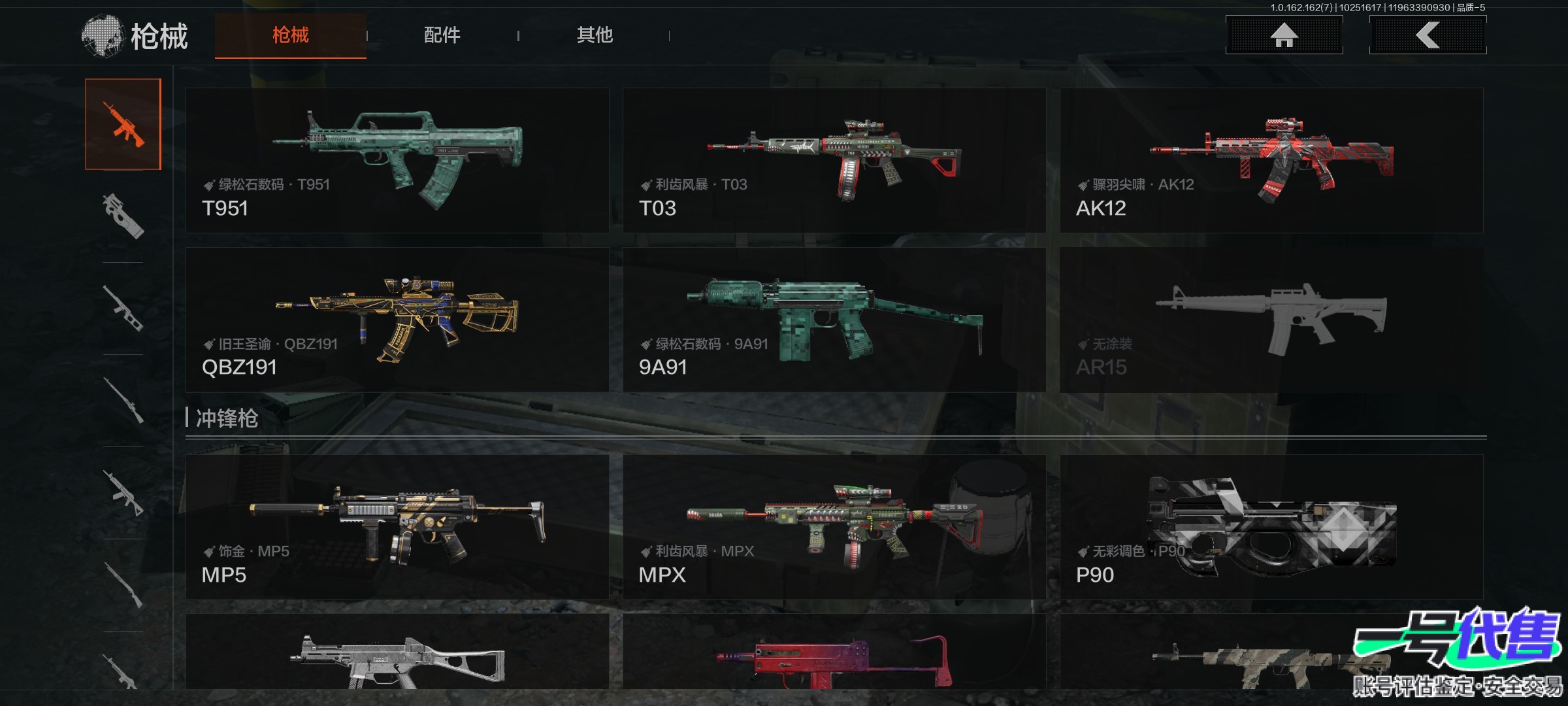Select the orange assault rifle category icon
The height and width of the screenshot is (706, 1568).
pos(123,124)
